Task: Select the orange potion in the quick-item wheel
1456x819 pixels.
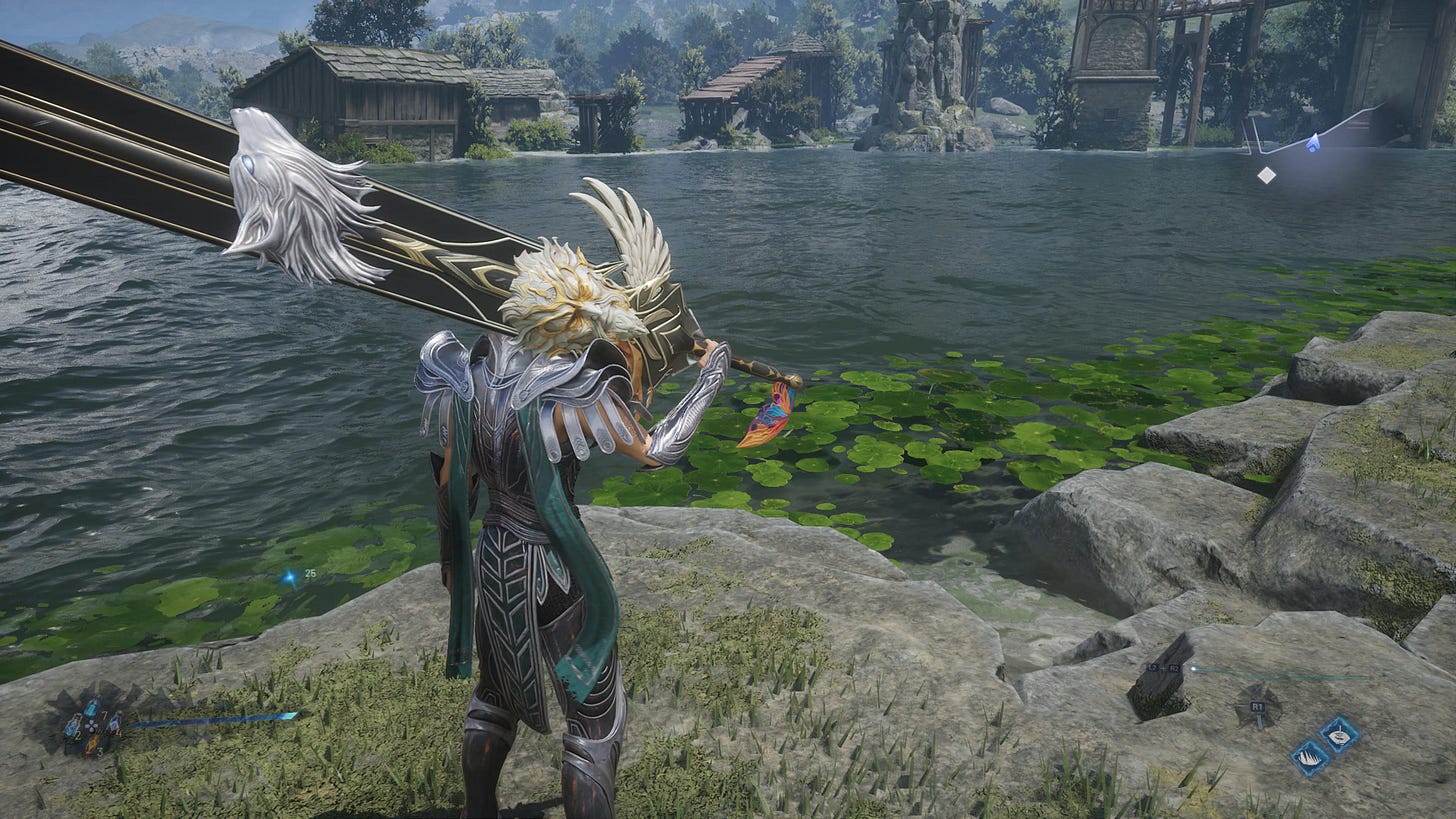Action: (x=92, y=744)
